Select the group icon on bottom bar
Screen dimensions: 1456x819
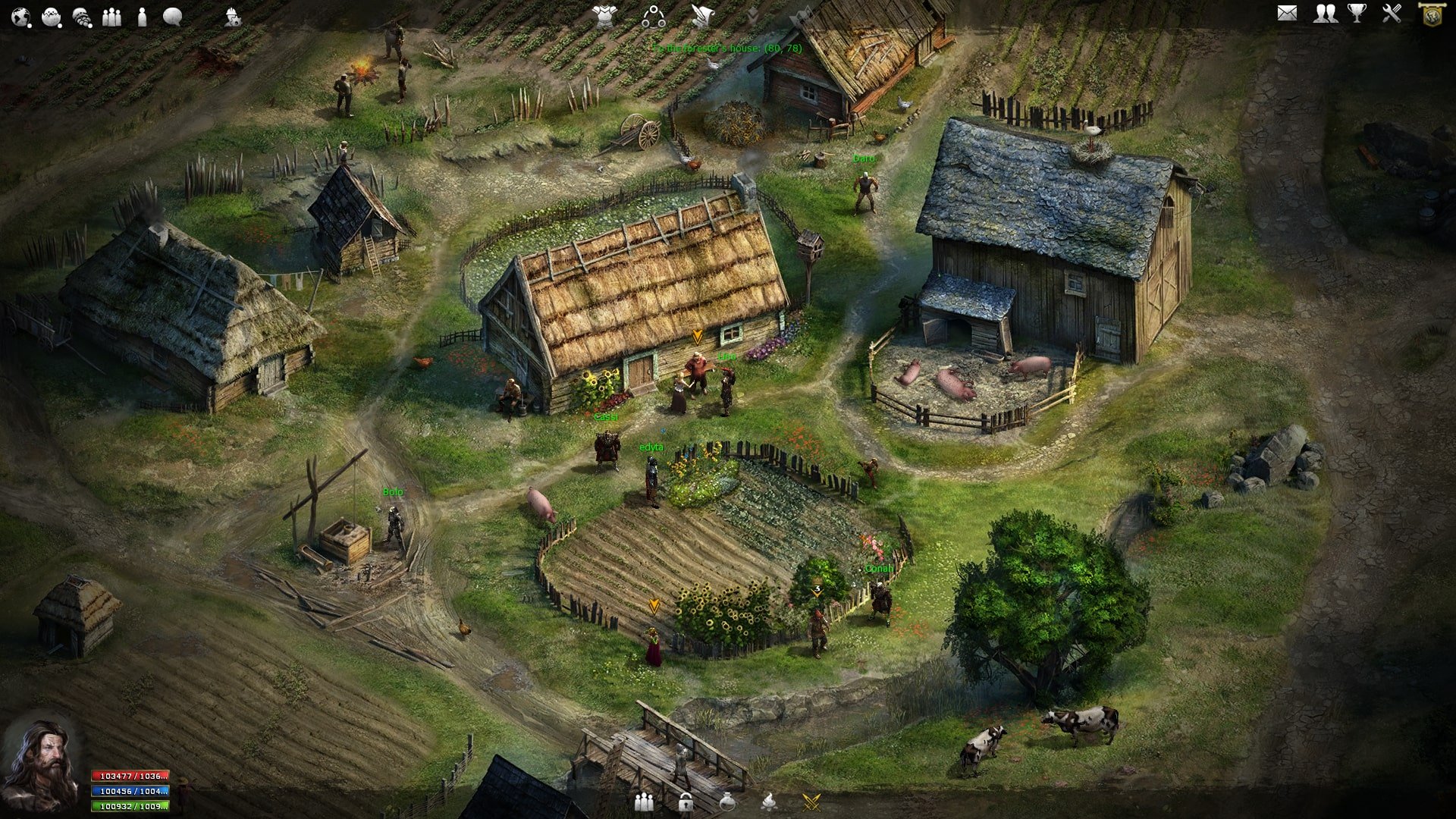click(644, 801)
